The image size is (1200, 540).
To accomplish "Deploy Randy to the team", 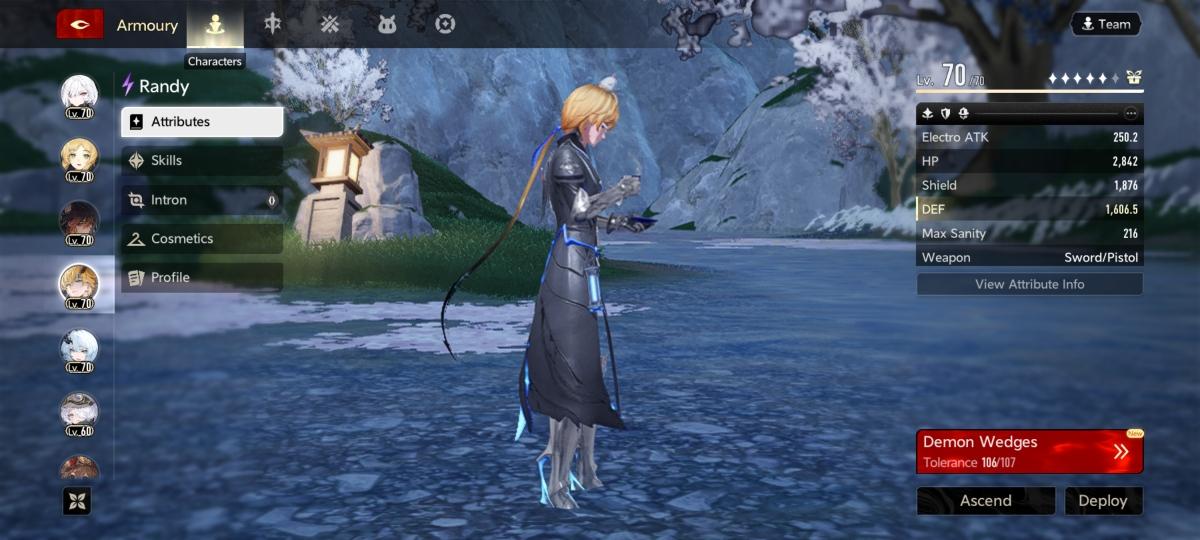I will pos(1103,501).
